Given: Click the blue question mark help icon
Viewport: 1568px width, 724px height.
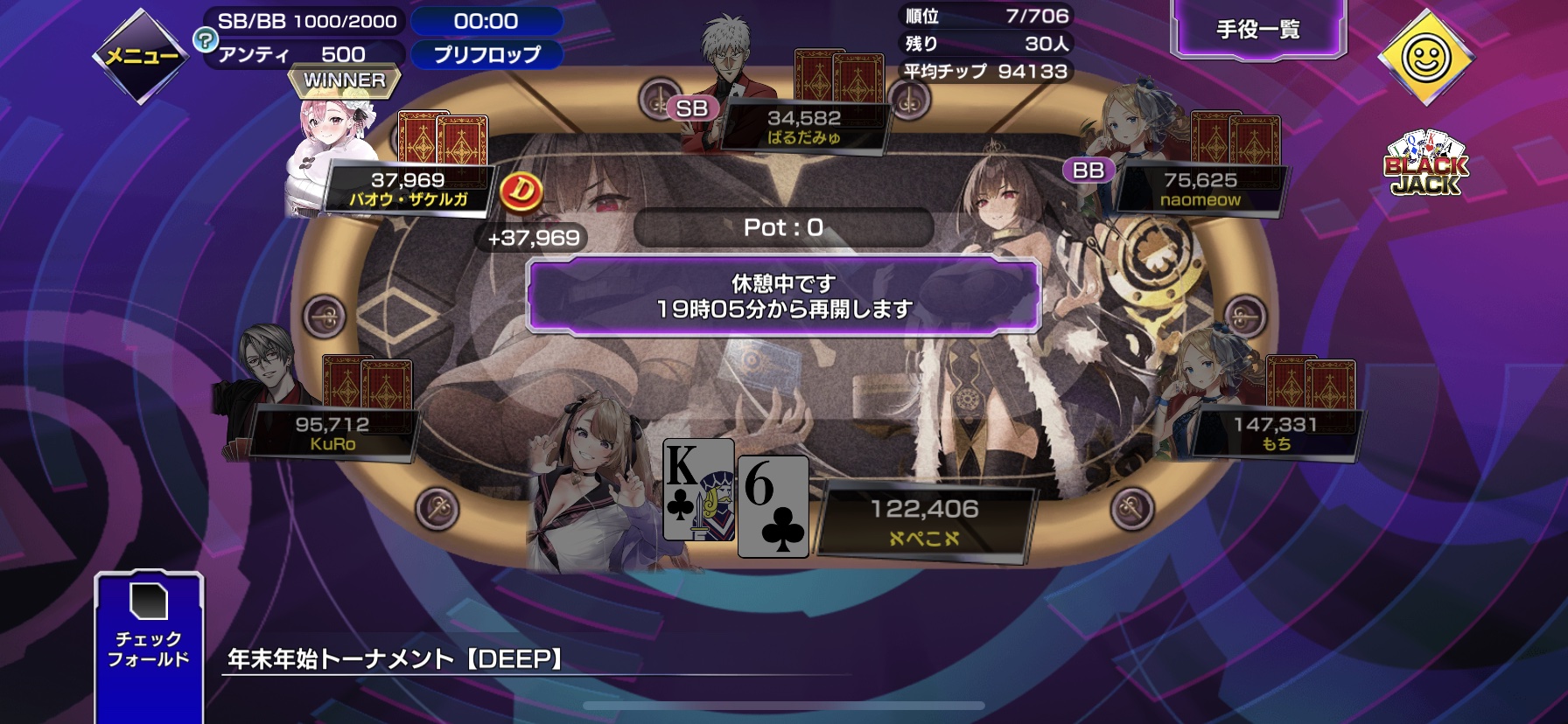Looking at the screenshot, I should tap(205, 39).
